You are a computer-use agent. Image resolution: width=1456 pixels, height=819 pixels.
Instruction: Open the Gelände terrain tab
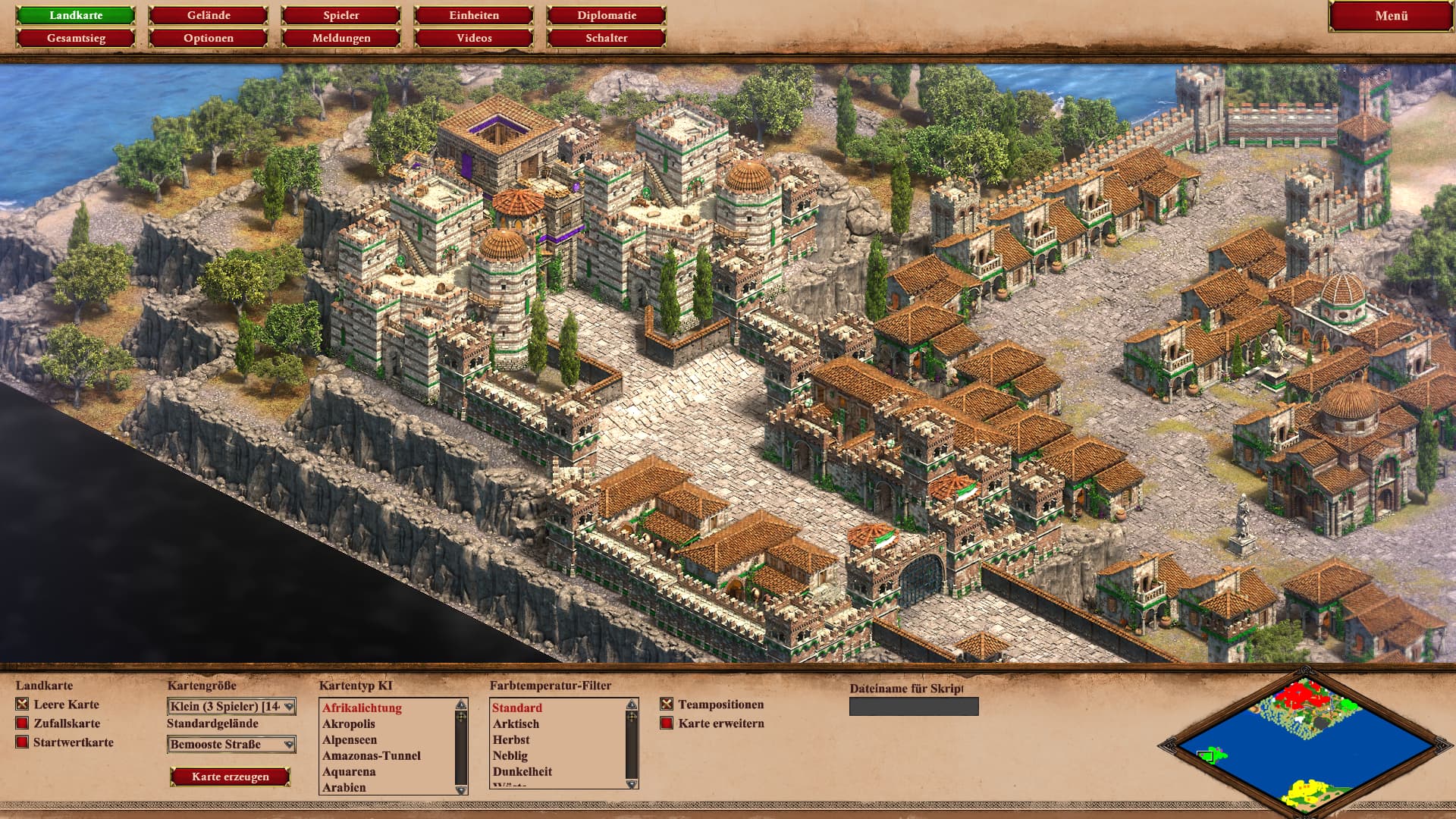209,15
